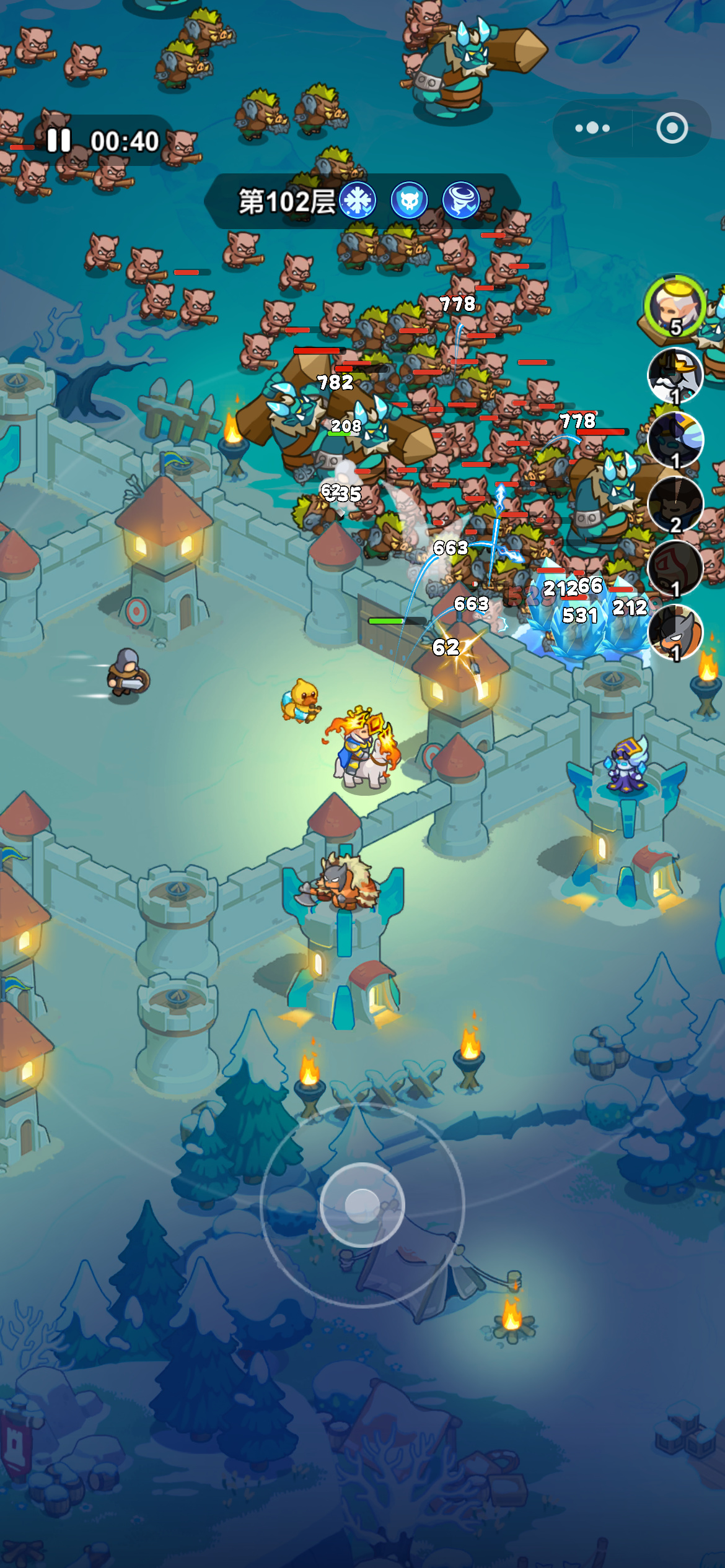Screen dimensions: 725x1568
Task: Select the white-bearded horned-helmet hero portrait
Action: (675, 375)
